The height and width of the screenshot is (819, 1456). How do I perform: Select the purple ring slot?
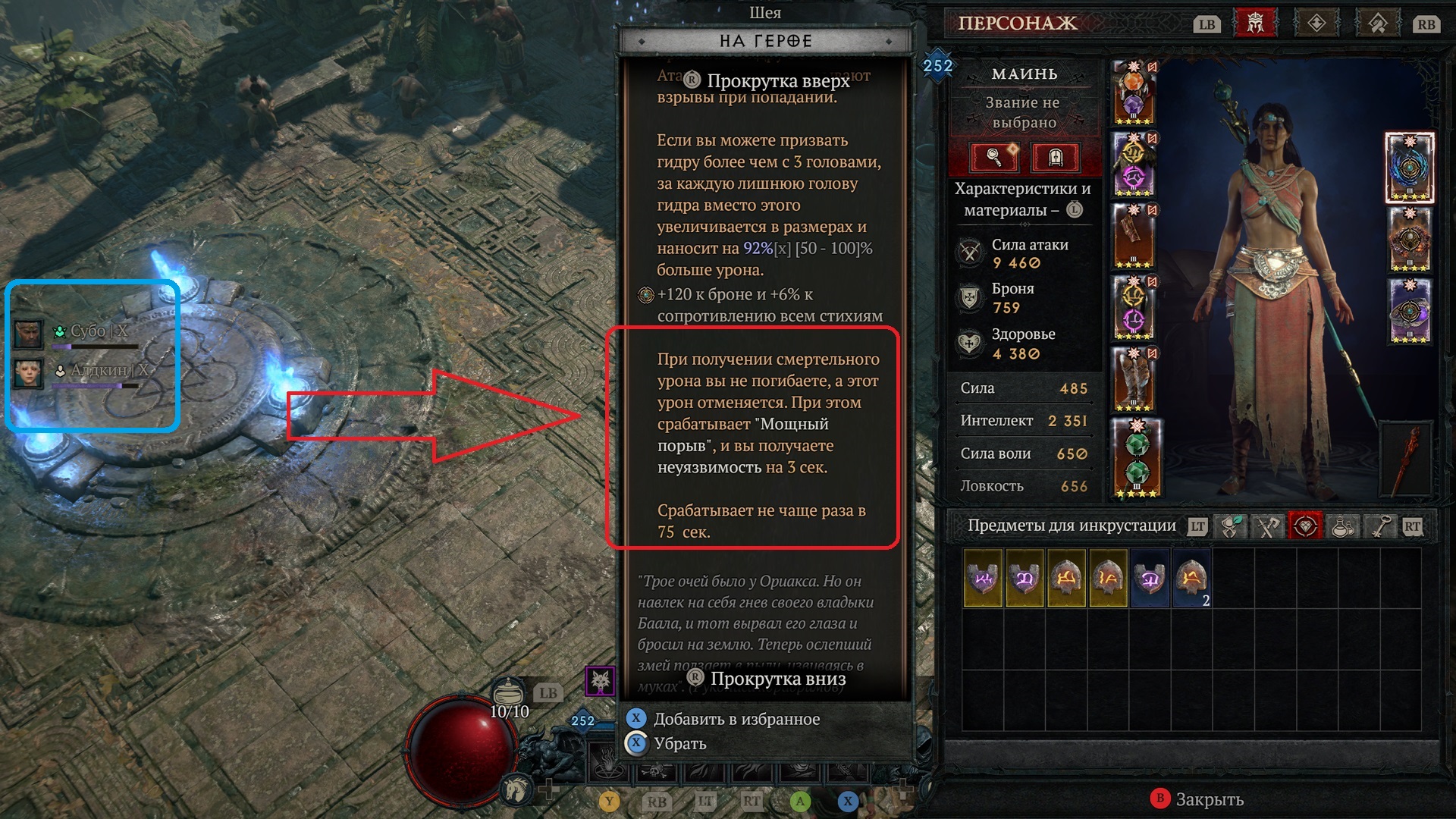[1409, 311]
